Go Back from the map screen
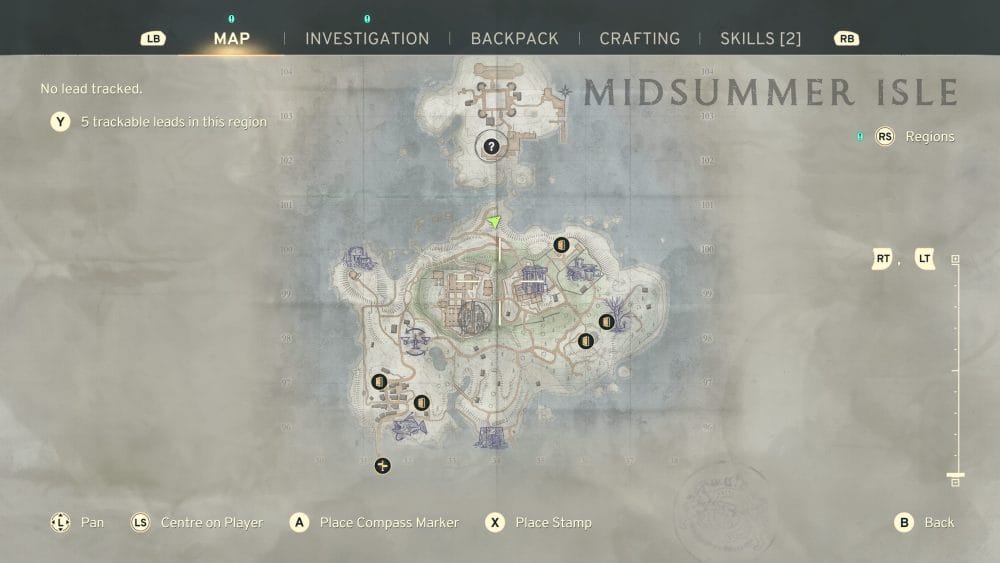The width and height of the screenshot is (1000, 563). click(927, 522)
